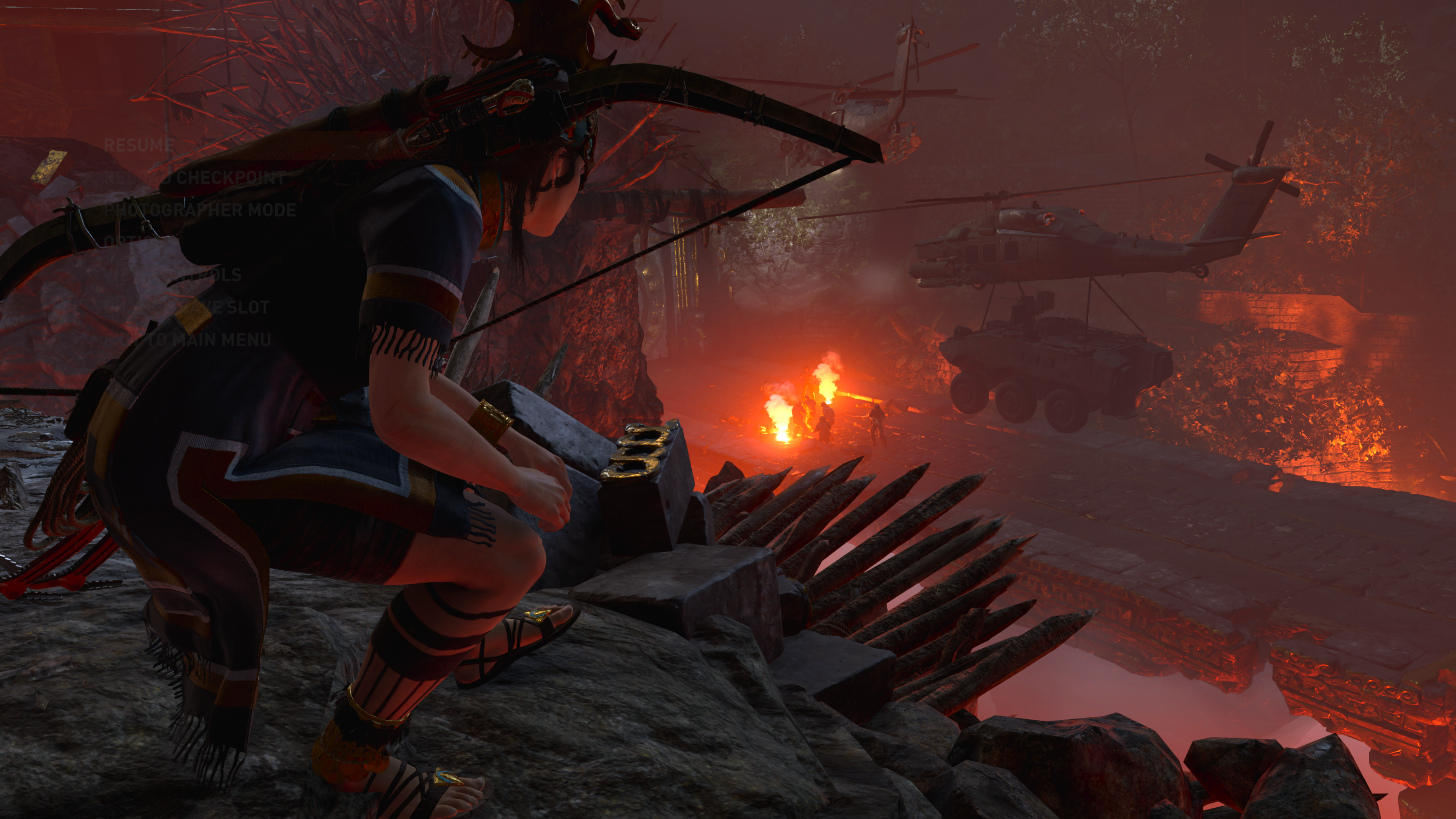Enter Photographer Mode
This screenshot has height=819, width=1456.
click(x=200, y=210)
